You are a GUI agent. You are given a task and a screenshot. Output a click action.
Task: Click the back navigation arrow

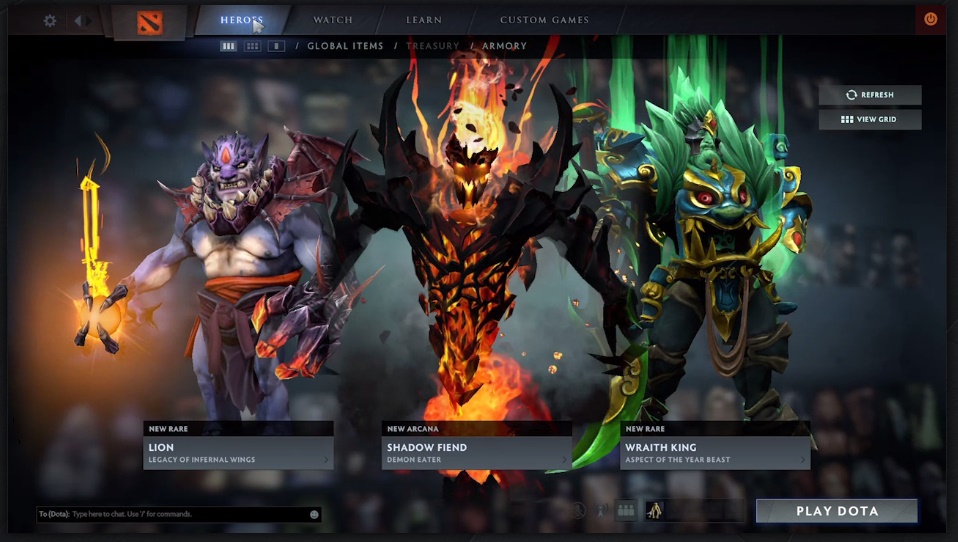[79, 20]
